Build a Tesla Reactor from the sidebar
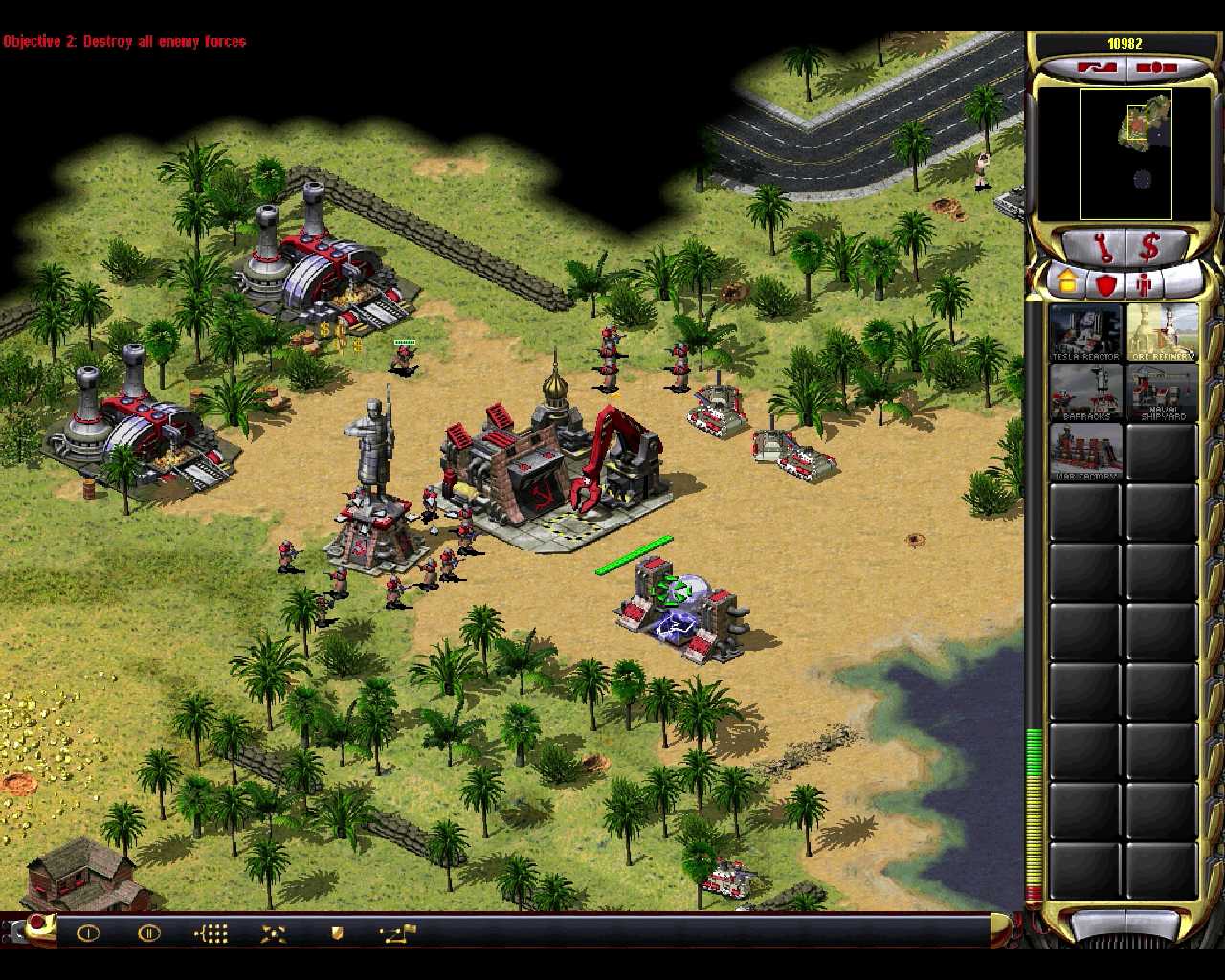 click(1085, 332)
